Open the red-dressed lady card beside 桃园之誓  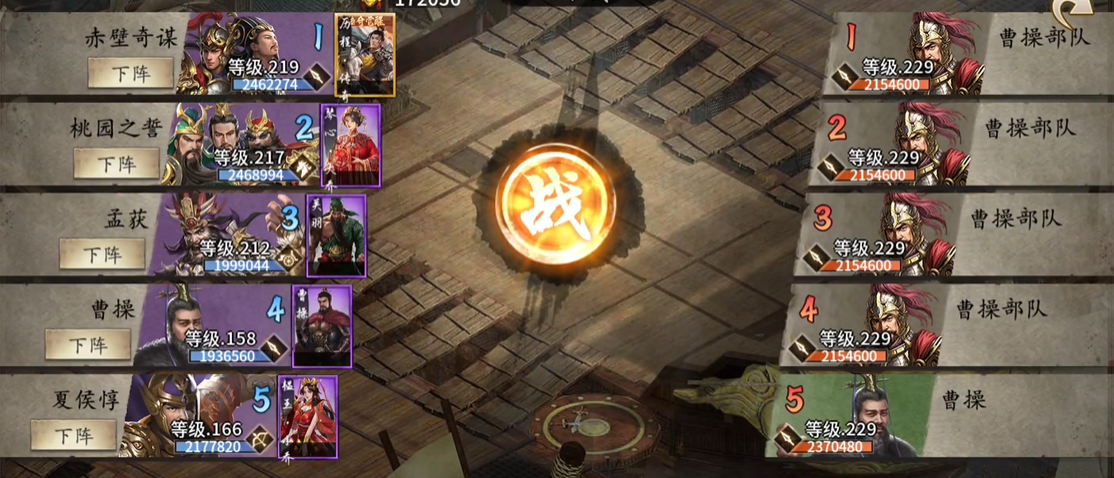[x=350, y=146]
